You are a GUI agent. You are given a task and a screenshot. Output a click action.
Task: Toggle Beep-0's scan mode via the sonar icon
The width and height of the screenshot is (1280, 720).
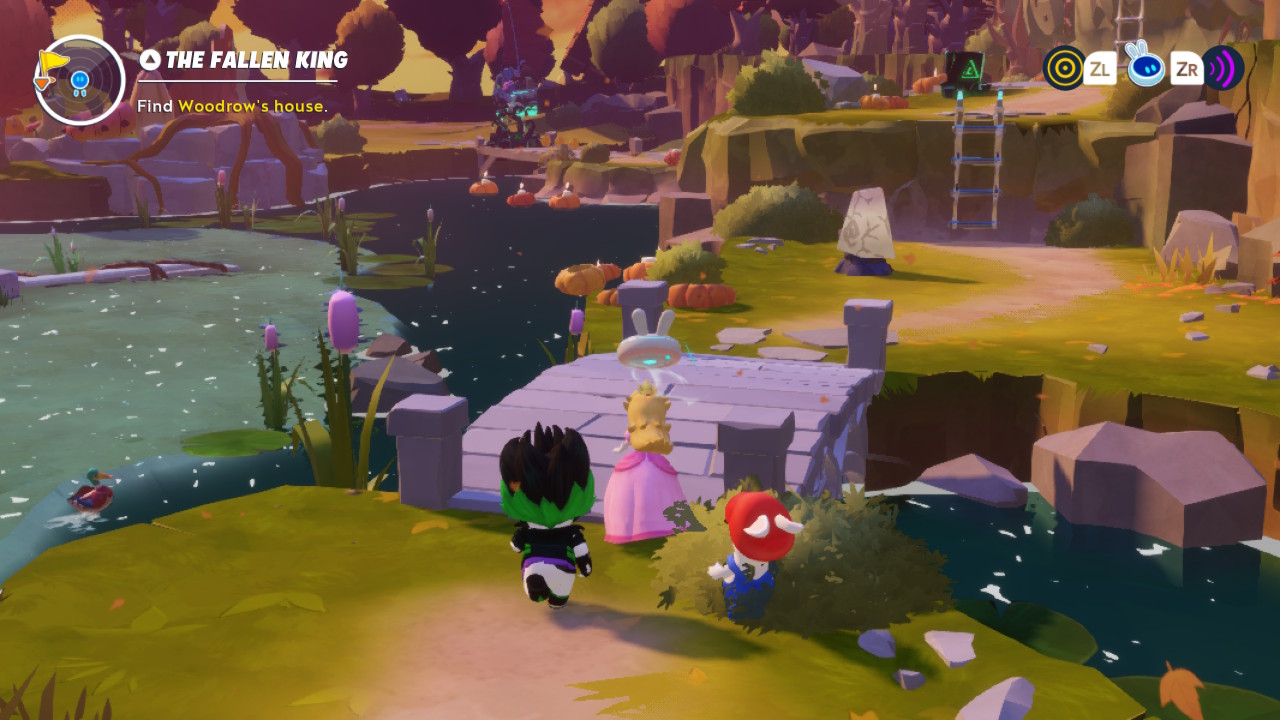click(x=1222, y=70)
